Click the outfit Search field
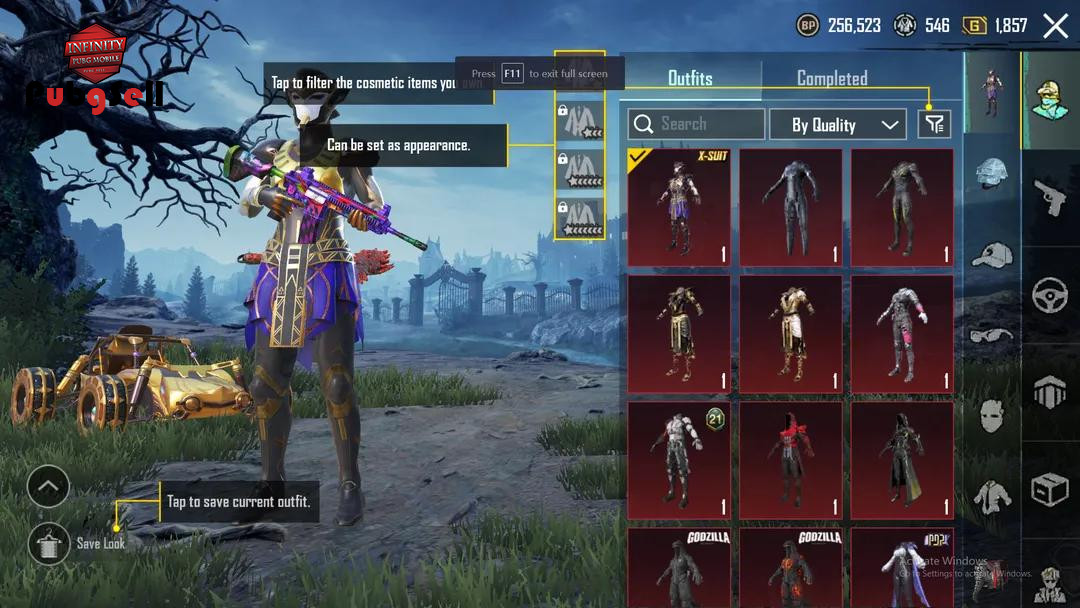The height and width of the screenshot is (608, 1080). [696, 124]
